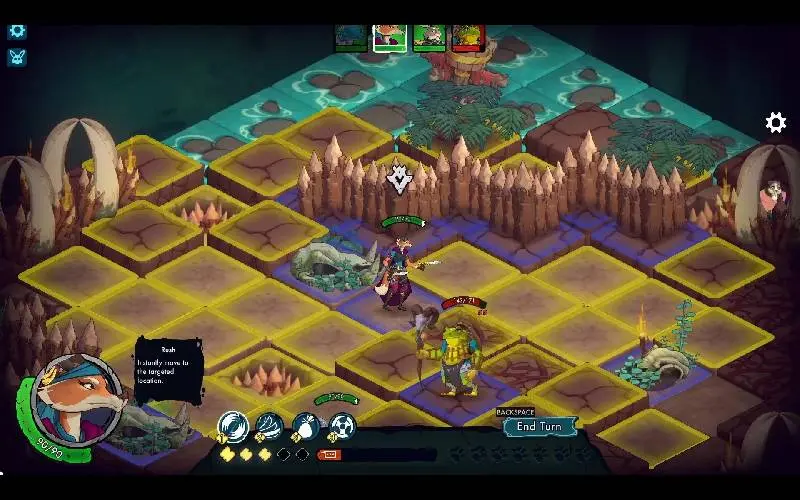This screenshot has height=500, width=800.
Task: Use the bomb pouch ability icon
Action: point(305,426)
